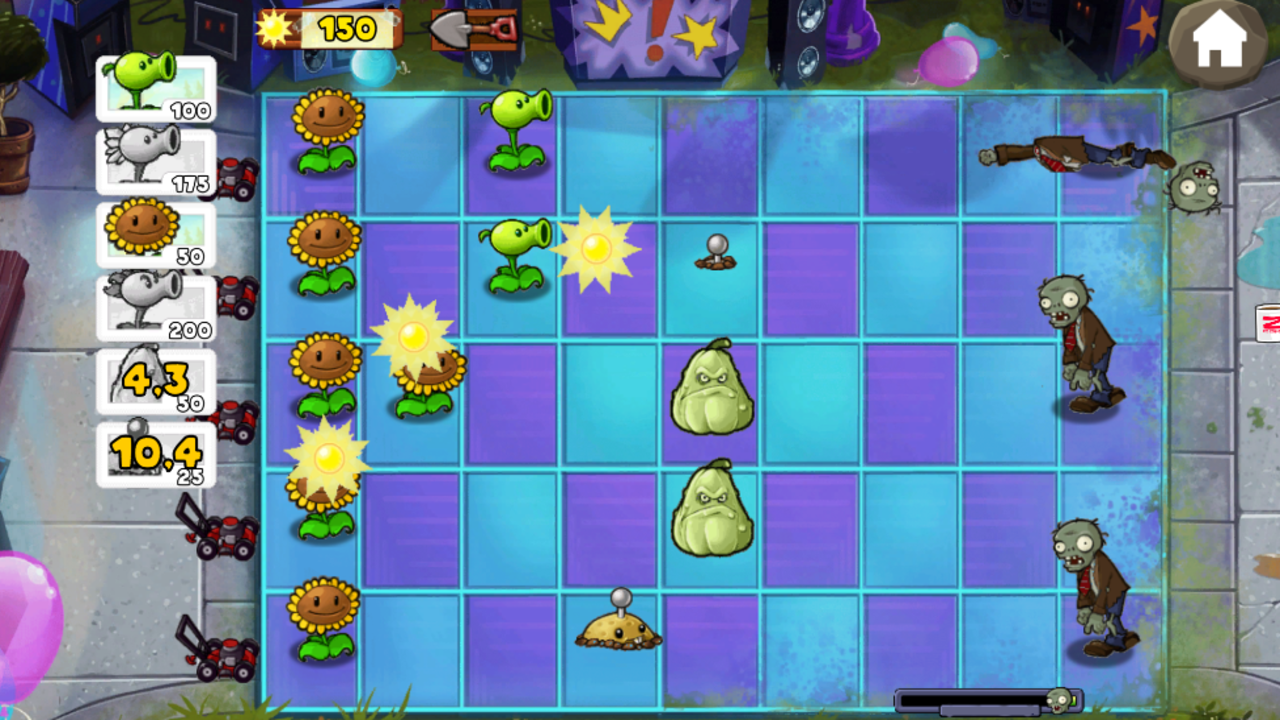This screenshot has width=1280, height=720.
Task: Click the recharging Squash seed packet
Action: click(155, 380)
